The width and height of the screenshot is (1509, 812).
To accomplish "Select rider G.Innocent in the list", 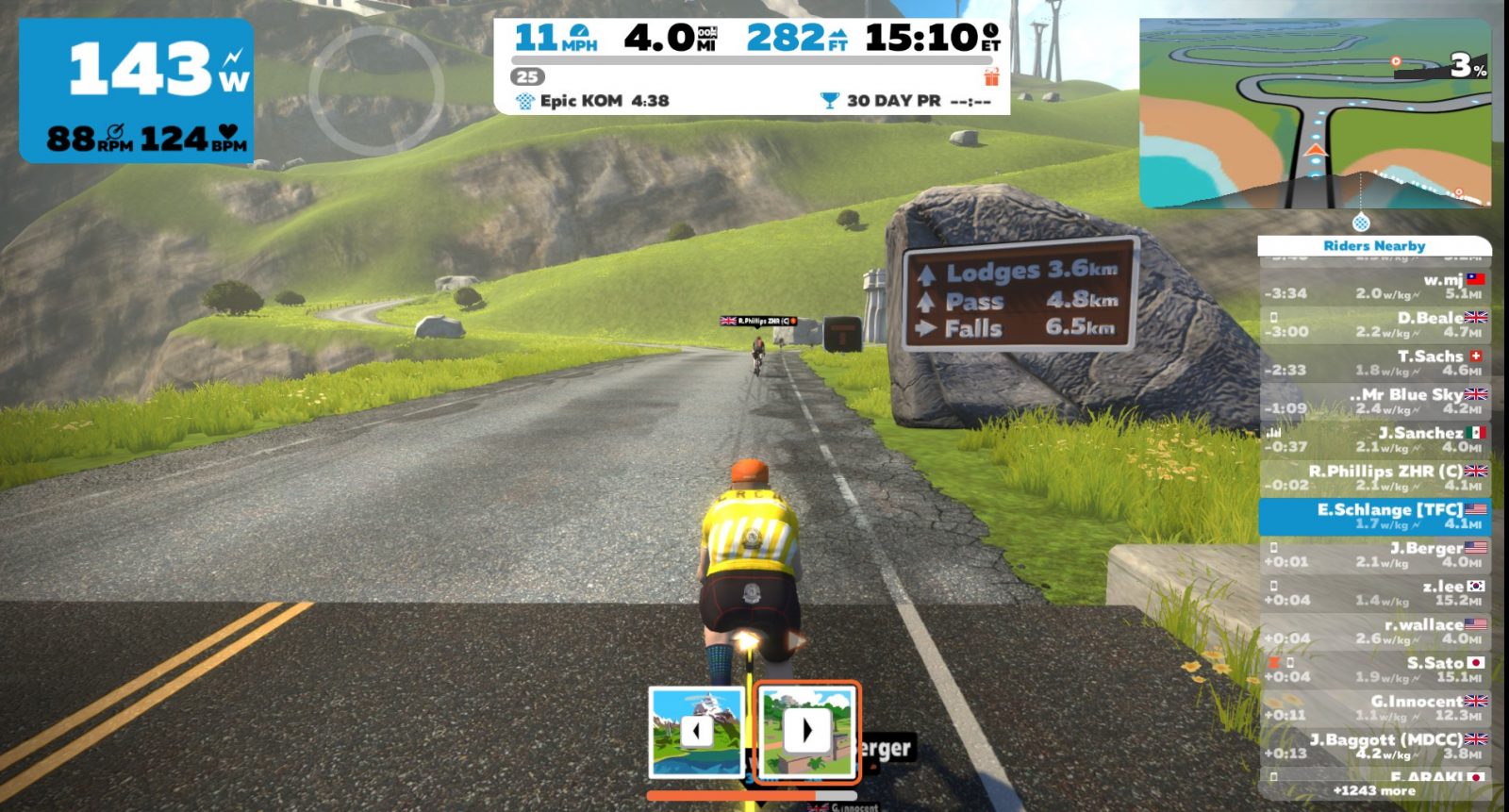I will [x=1374, y=708].
